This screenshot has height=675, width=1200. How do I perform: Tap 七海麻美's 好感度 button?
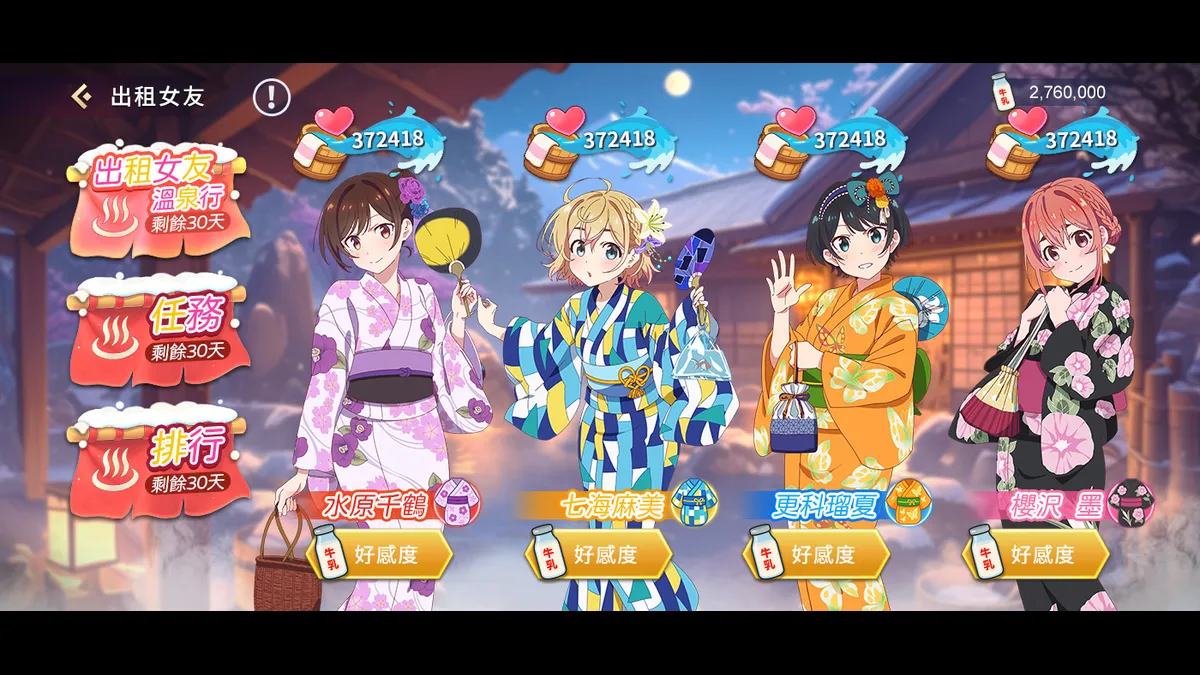(598, 555)
